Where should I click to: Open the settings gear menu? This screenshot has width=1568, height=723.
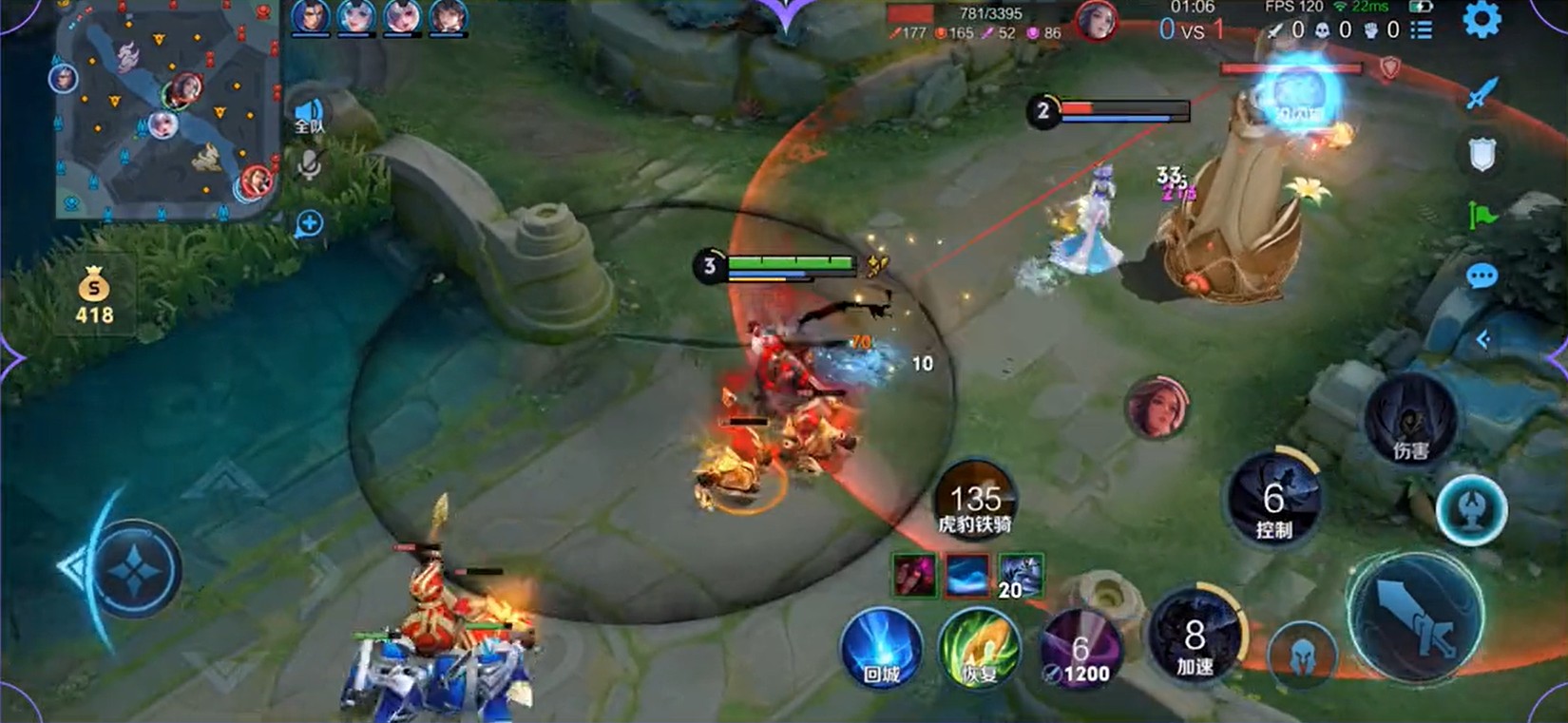click(x=1481, y=21)
